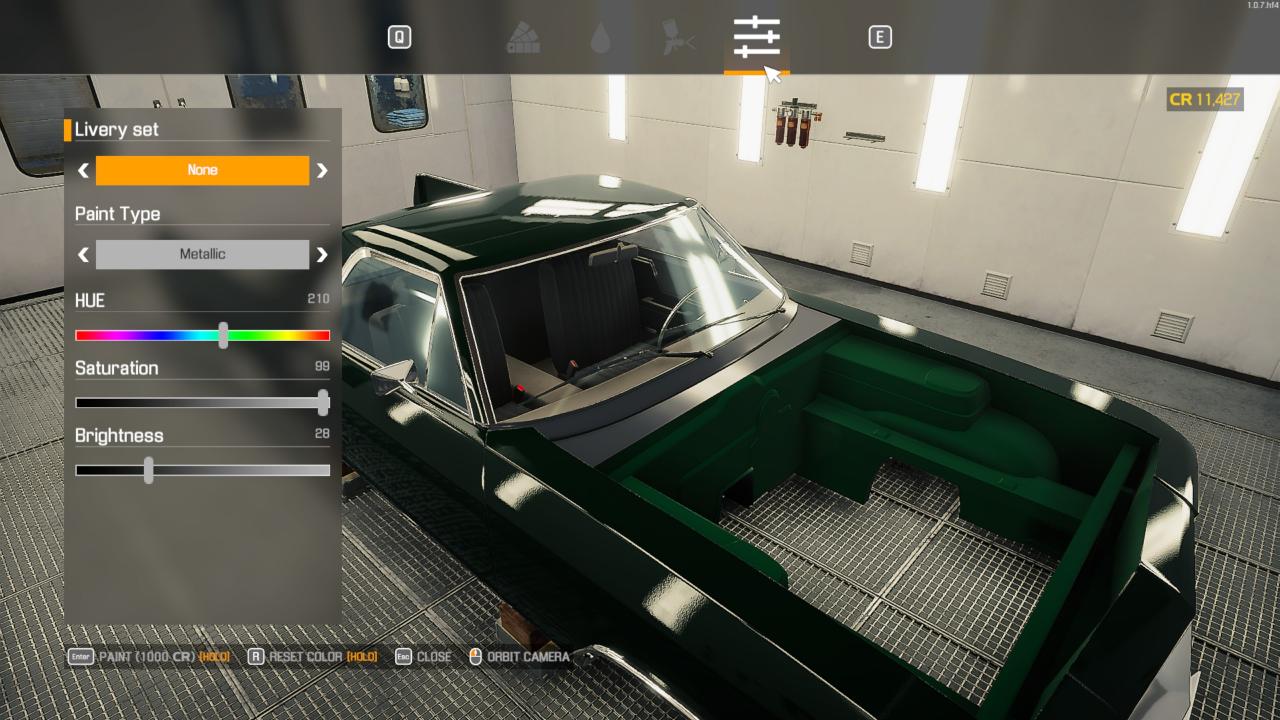This screenshot has height=720, width=1280.
Task: Open the Metallic paint type selector
Action: click(202, 254)
